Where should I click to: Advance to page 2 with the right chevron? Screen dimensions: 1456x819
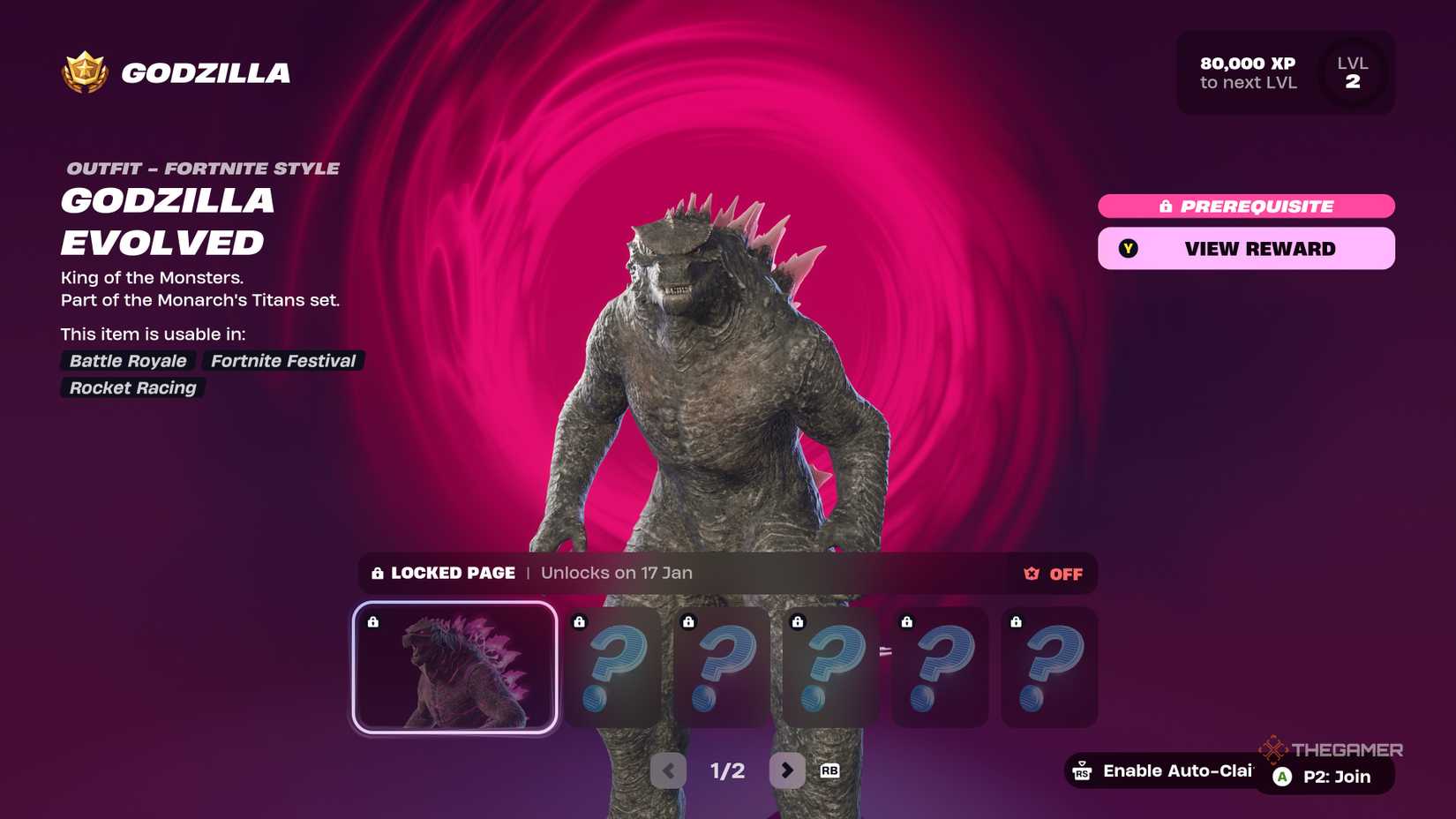(786, 770)
